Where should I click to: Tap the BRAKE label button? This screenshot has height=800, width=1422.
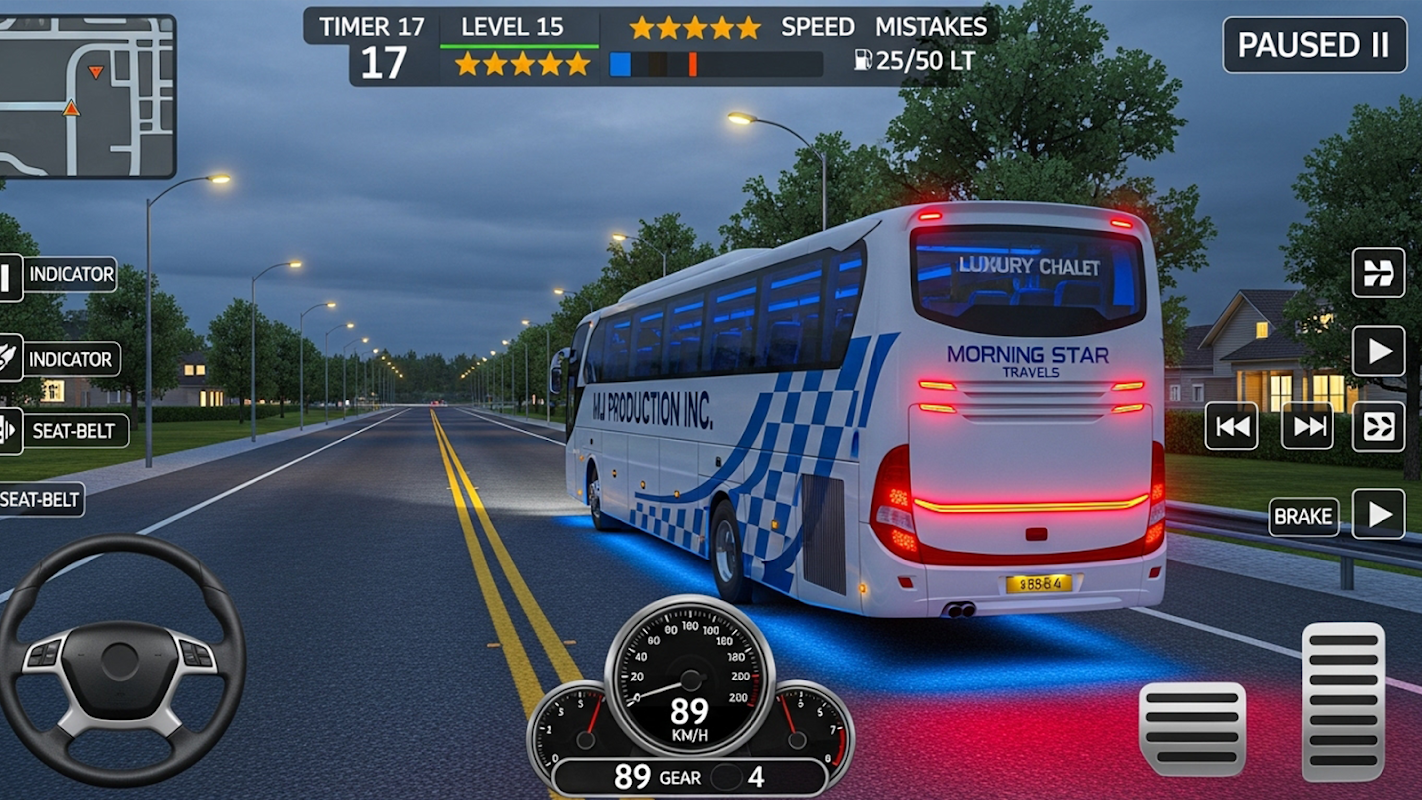[x=1303, y=516]
